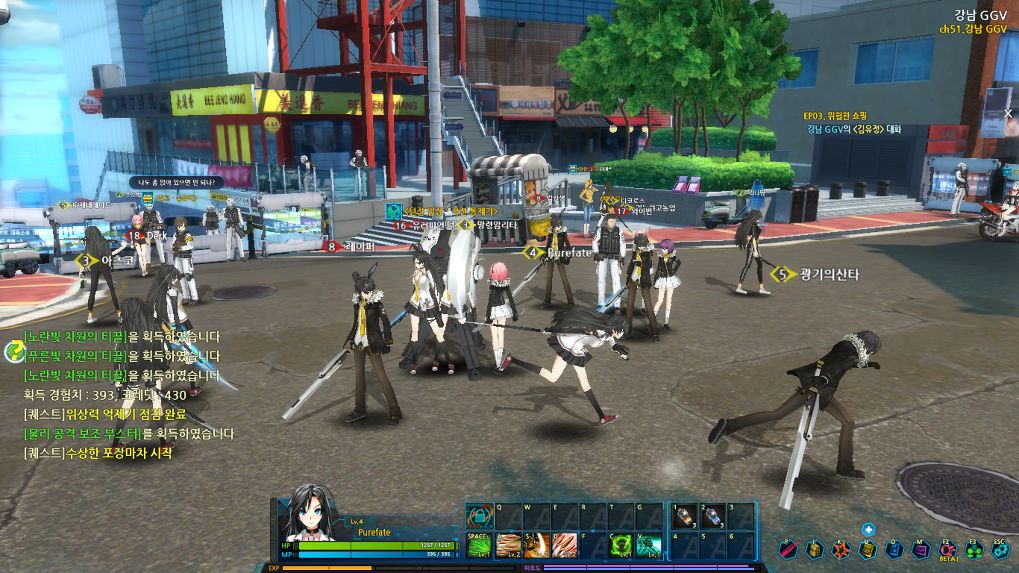Use the potion in quick slot 1
This screenshot has width=1019, height=573.
coord(684,516)
